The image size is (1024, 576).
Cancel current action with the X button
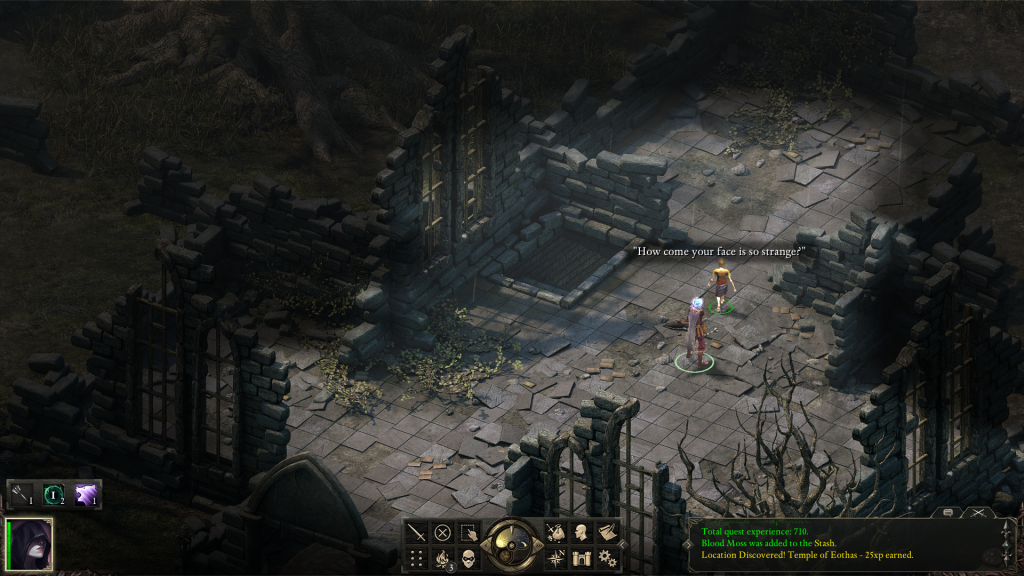[442, 533]
